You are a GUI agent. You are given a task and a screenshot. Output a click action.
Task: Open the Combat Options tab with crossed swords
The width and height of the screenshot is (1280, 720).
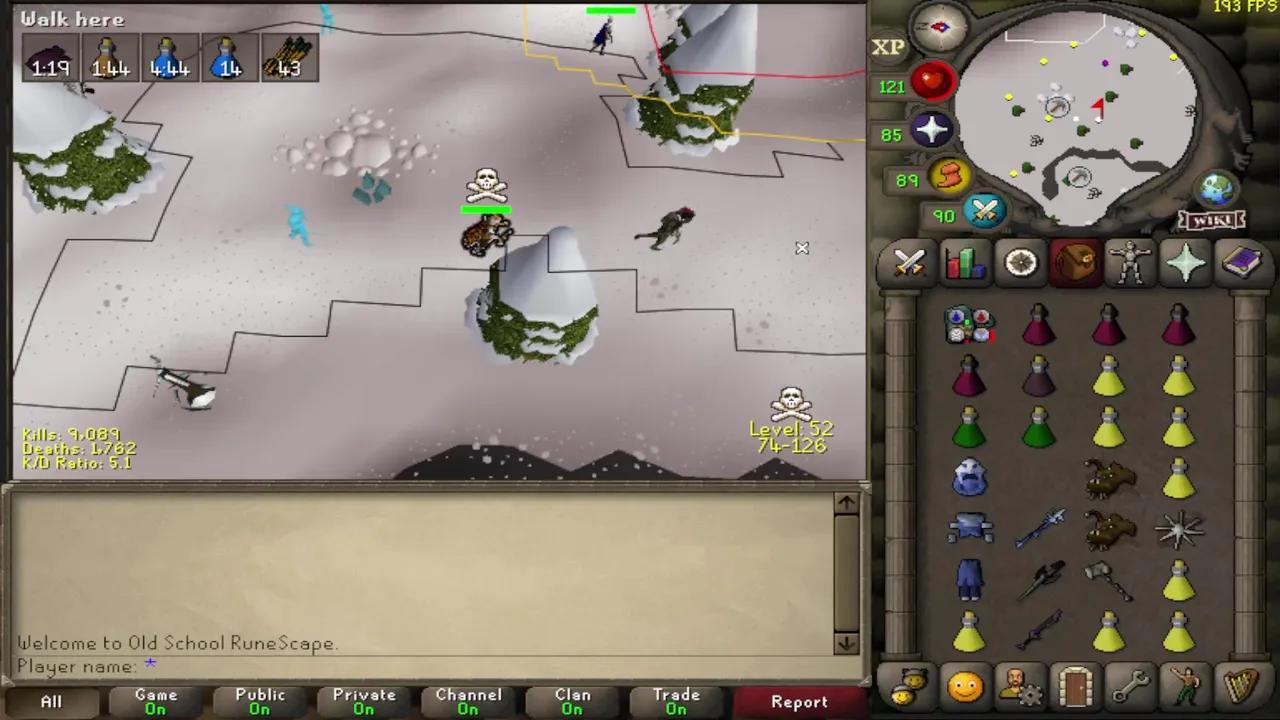pos(908,262)
